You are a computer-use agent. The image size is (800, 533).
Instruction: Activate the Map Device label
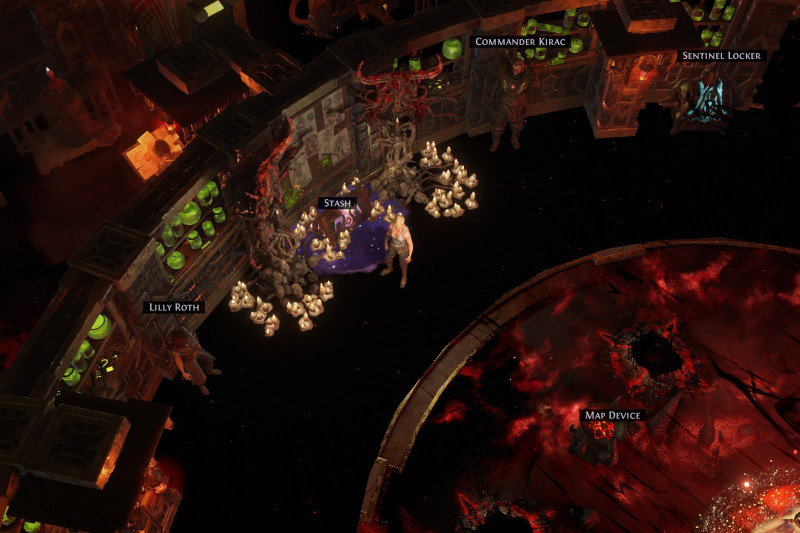611,415
